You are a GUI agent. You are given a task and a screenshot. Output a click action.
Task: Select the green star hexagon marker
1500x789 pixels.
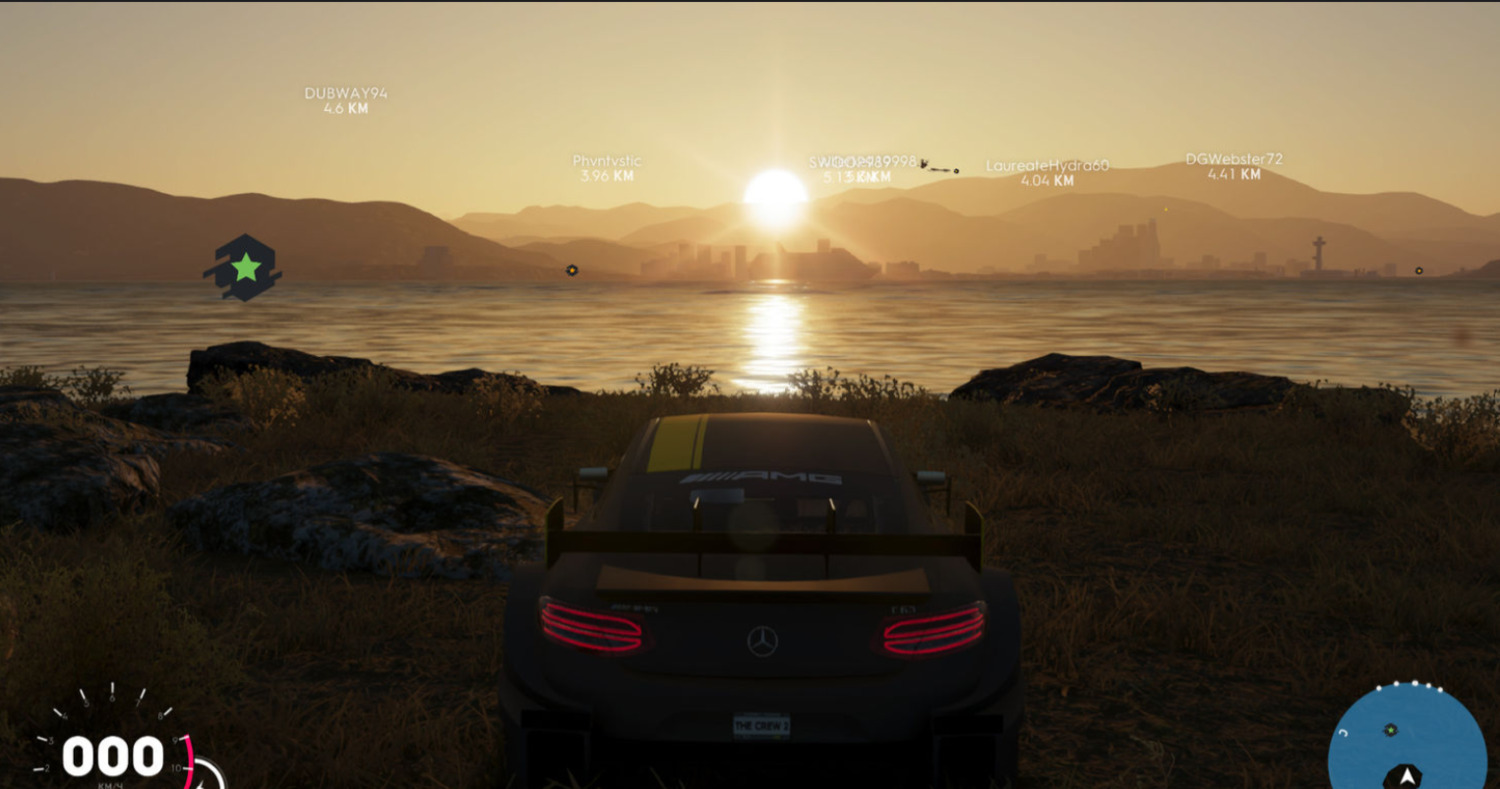pos(245,267)
